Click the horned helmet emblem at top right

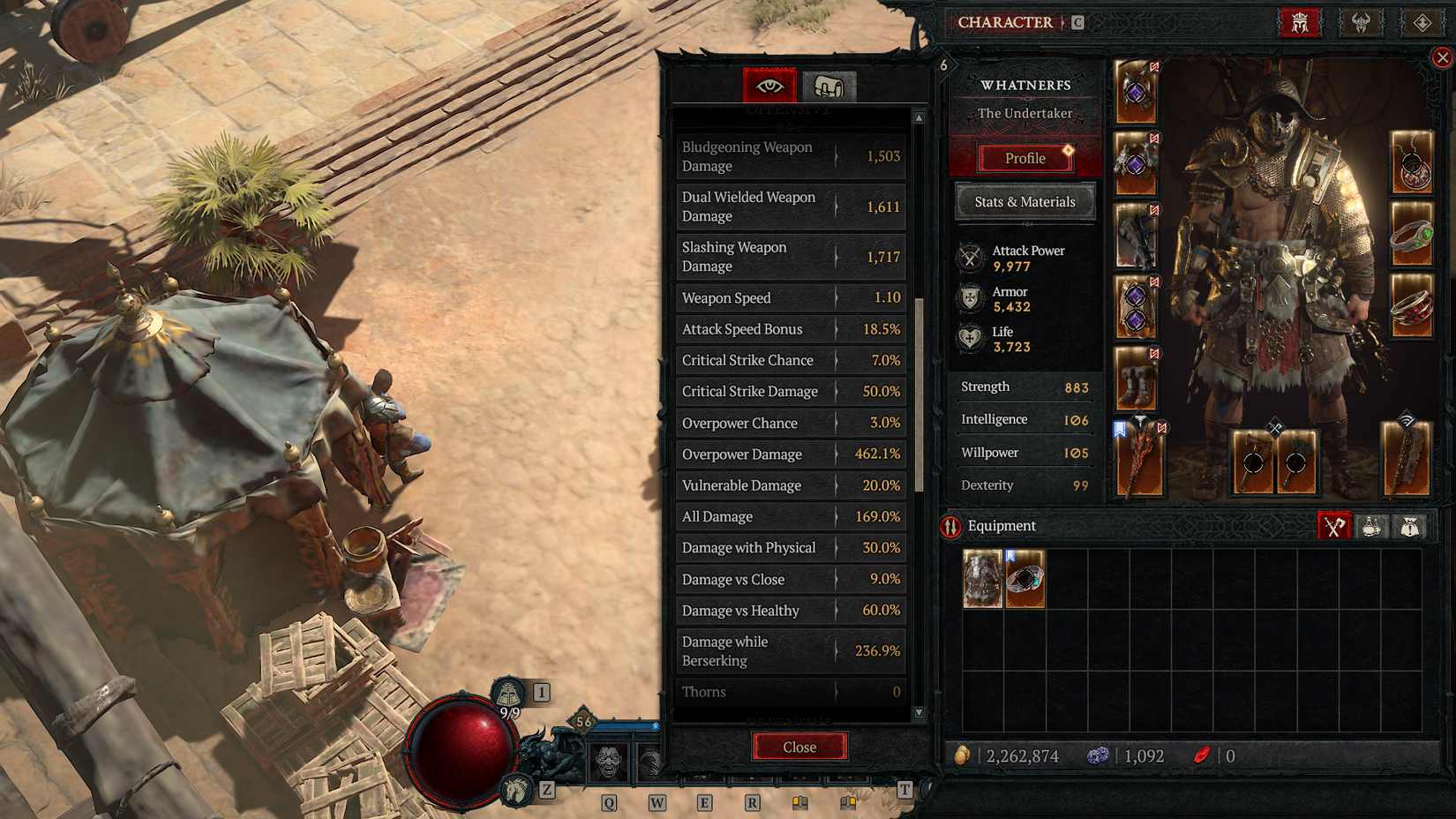(1361, 23)
